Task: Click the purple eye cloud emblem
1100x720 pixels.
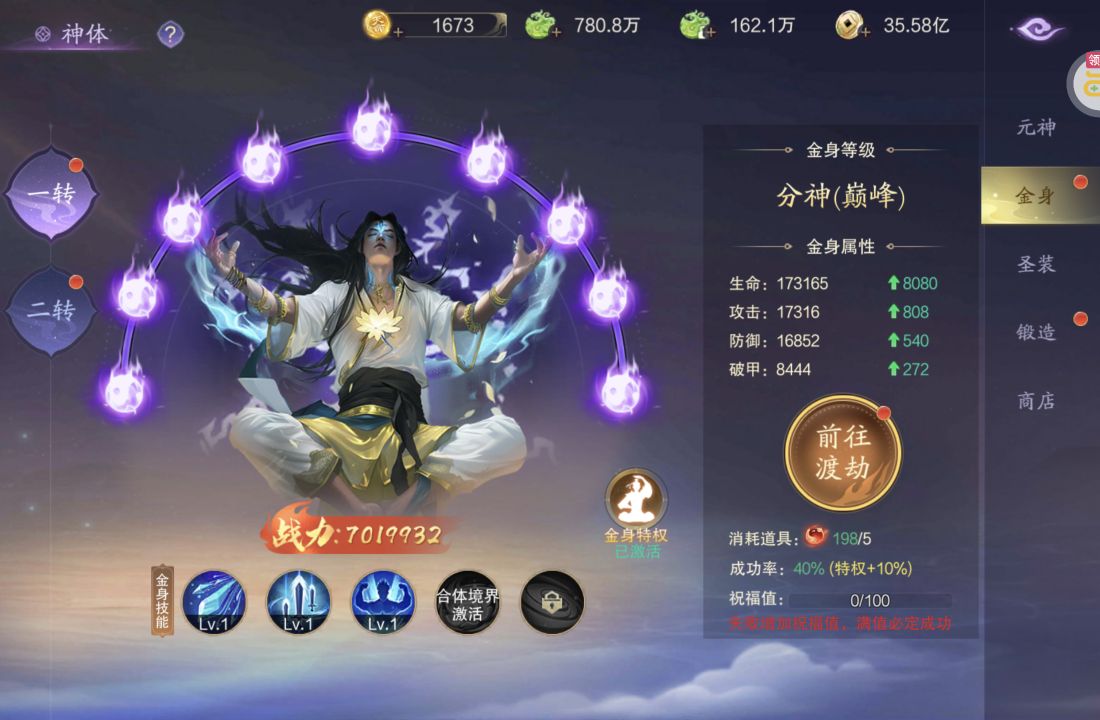Action: pyautogui.click(x=1038, y=29)
